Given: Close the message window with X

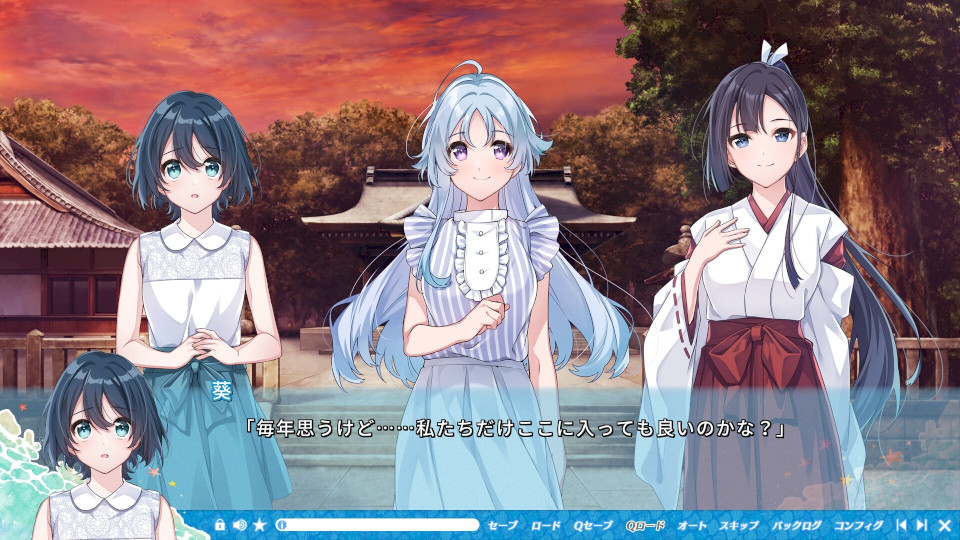Looking at the screenshot, I should (944, 525).
